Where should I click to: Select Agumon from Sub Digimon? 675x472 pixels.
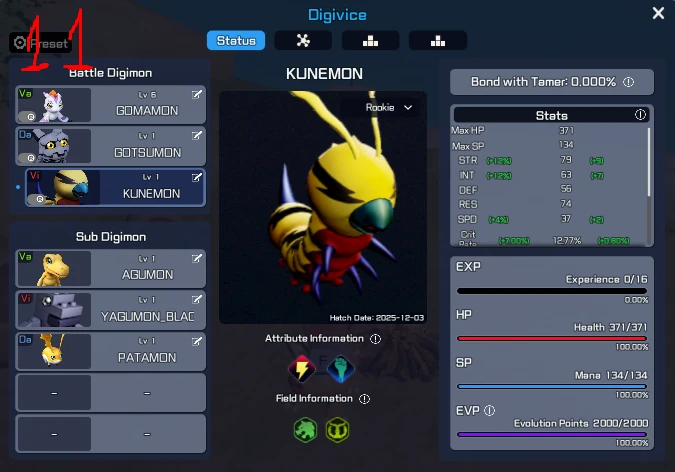[110, 268]
